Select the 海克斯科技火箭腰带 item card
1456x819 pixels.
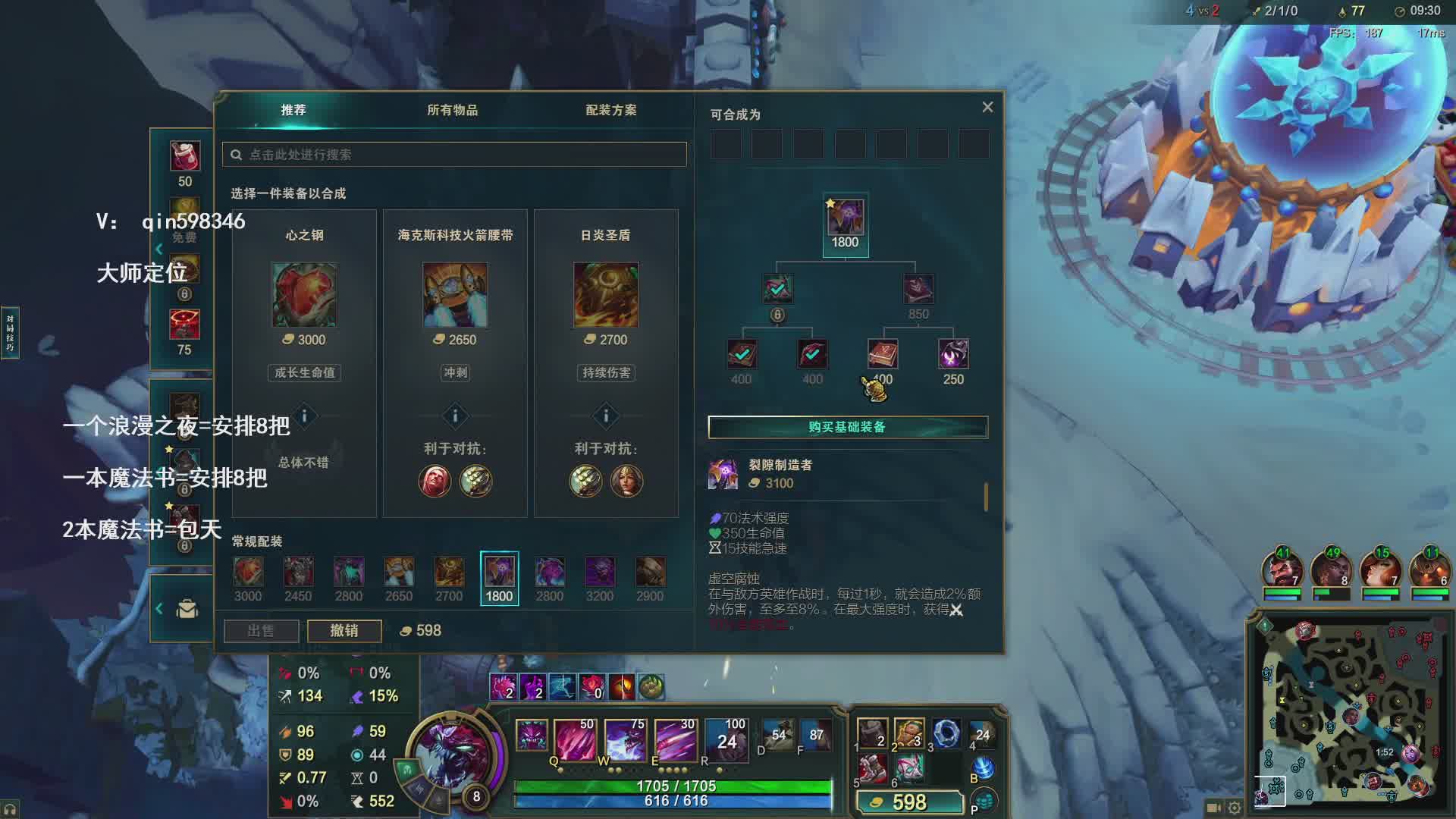tap(455, 296)
